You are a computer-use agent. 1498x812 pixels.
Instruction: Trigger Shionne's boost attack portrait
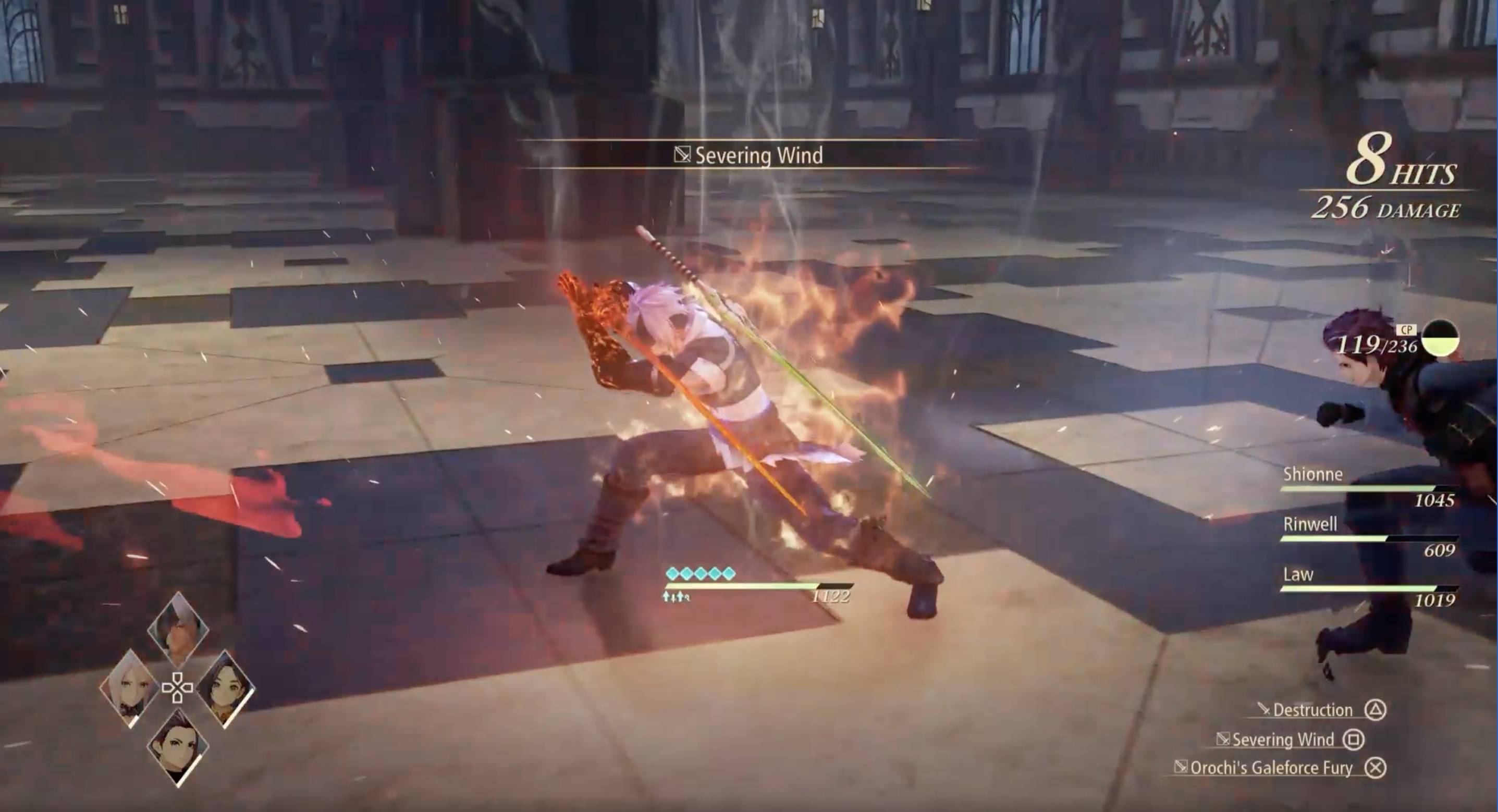[x=129, y=690]
